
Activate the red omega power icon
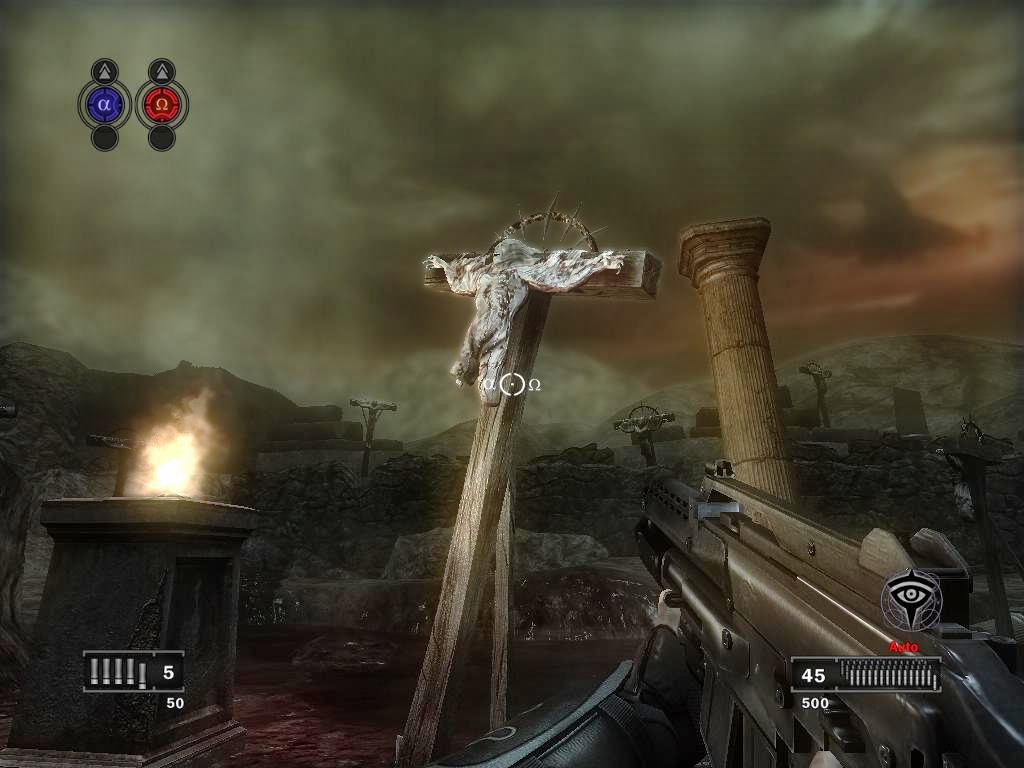pos(161,103)
